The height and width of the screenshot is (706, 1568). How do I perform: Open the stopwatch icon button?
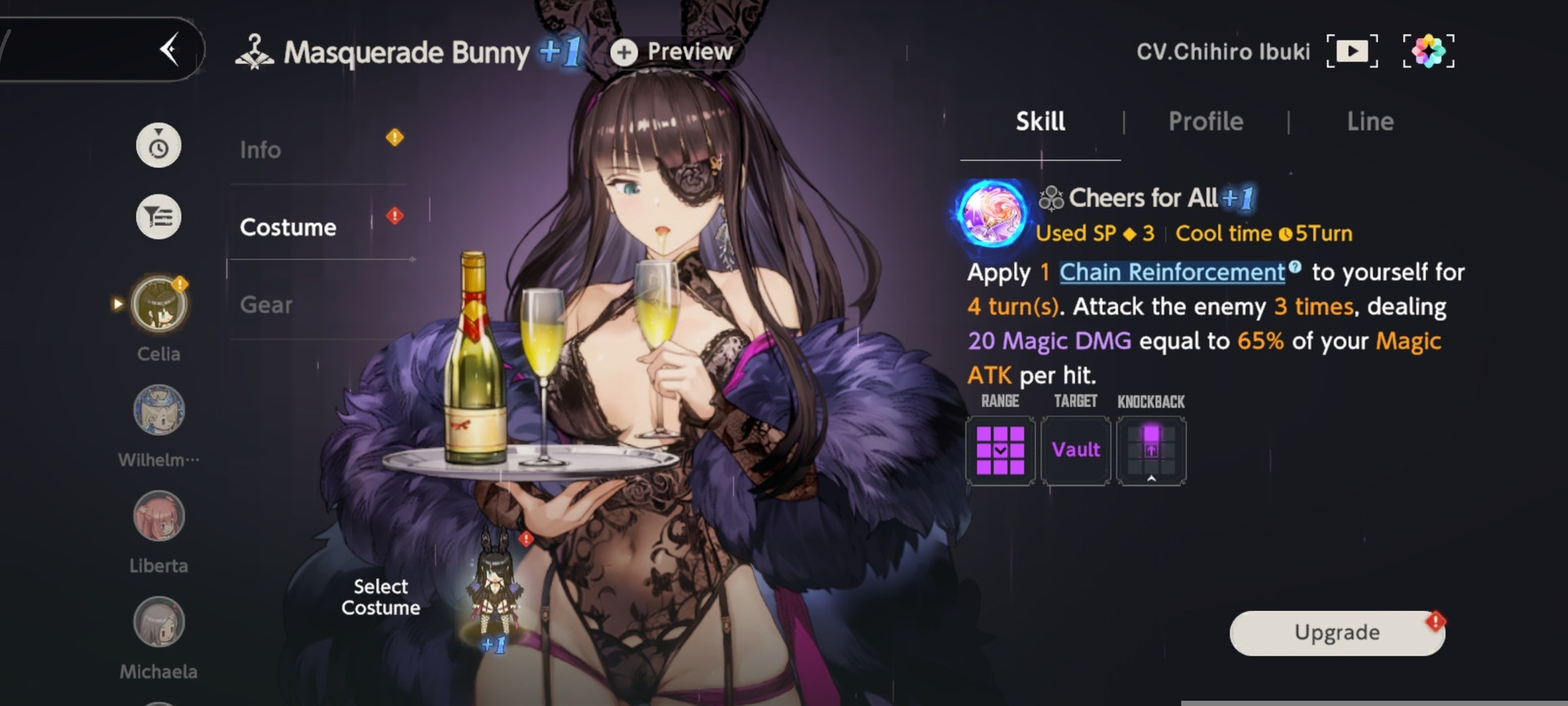pyautogui.click(x=158, y=146)
